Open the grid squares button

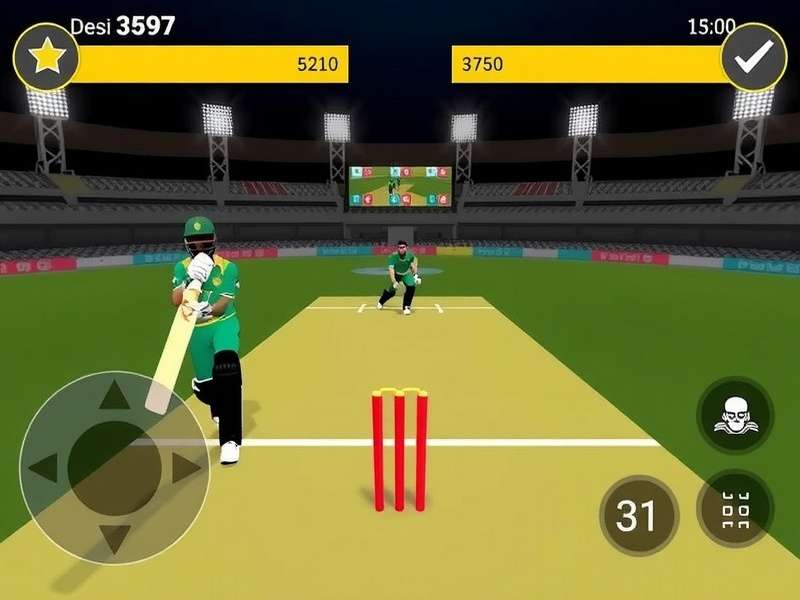[x=735, y=509]
